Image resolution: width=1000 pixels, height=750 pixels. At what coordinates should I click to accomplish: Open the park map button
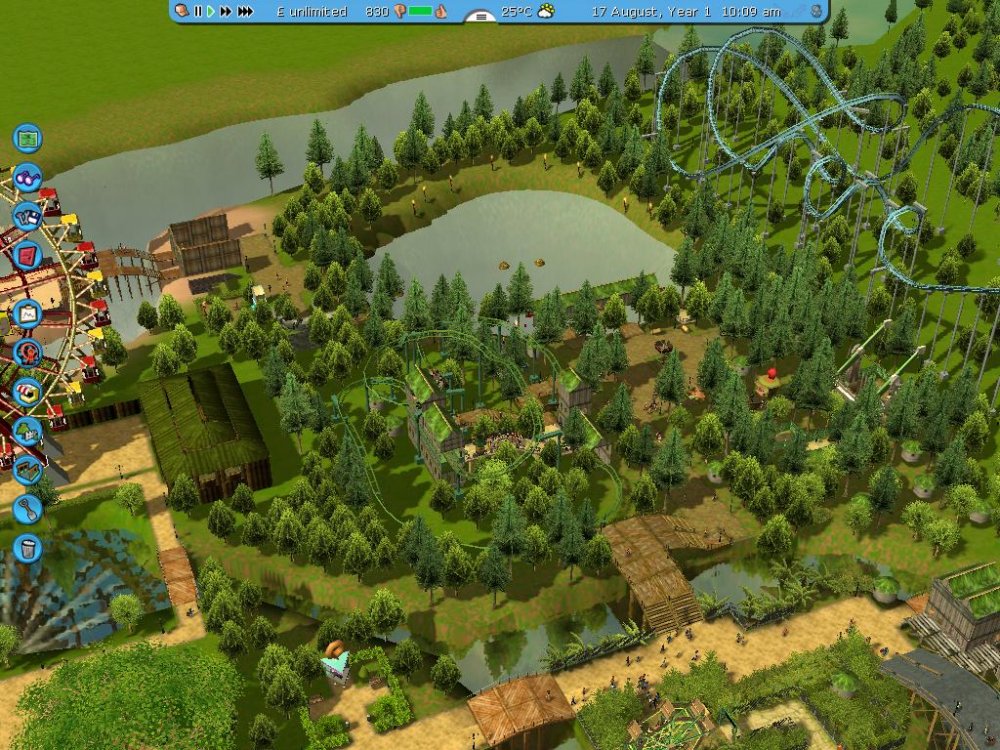click(x=27, y=137)
